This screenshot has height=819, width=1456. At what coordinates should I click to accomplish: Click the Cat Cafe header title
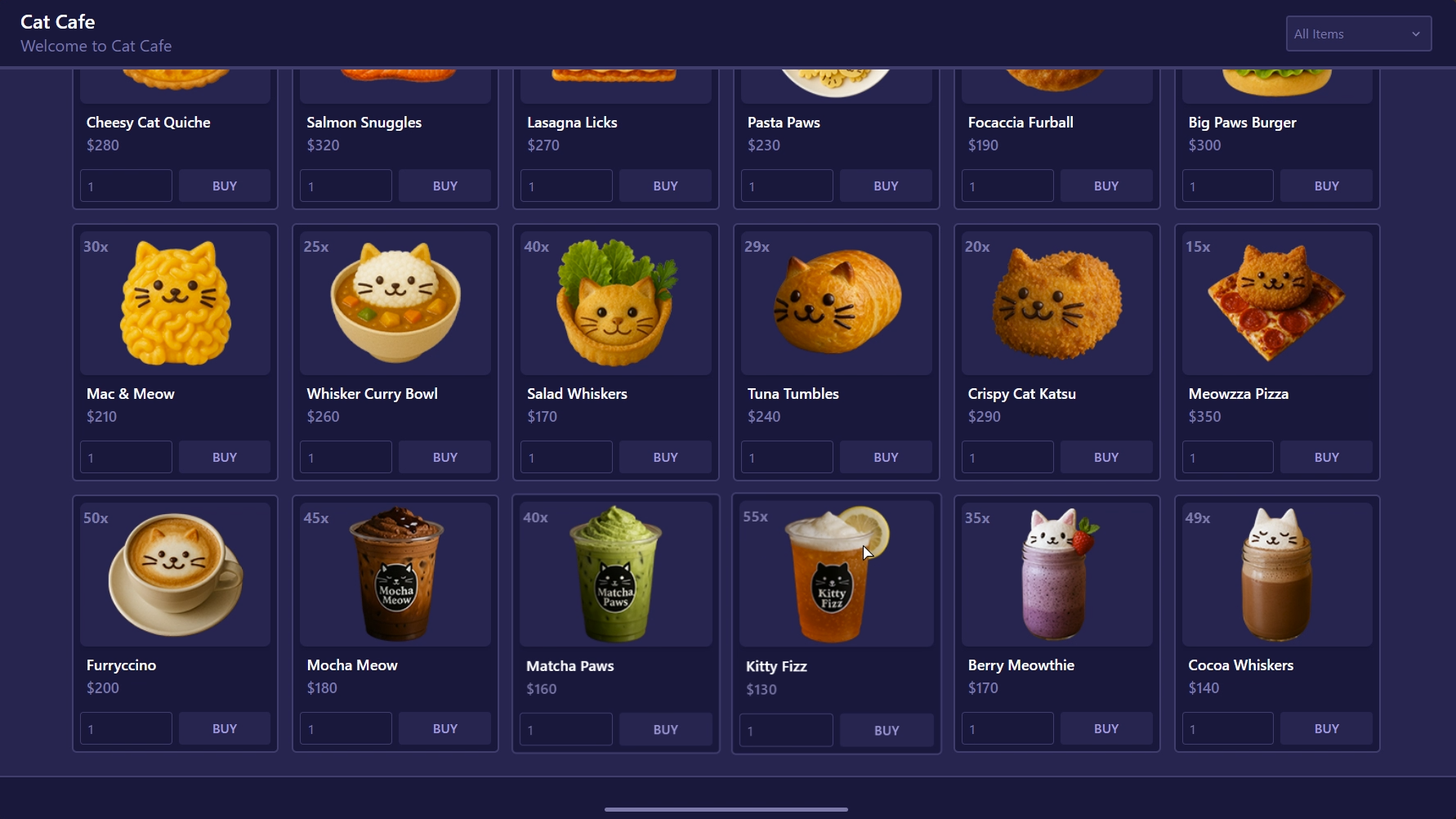(x=57, y=22)
